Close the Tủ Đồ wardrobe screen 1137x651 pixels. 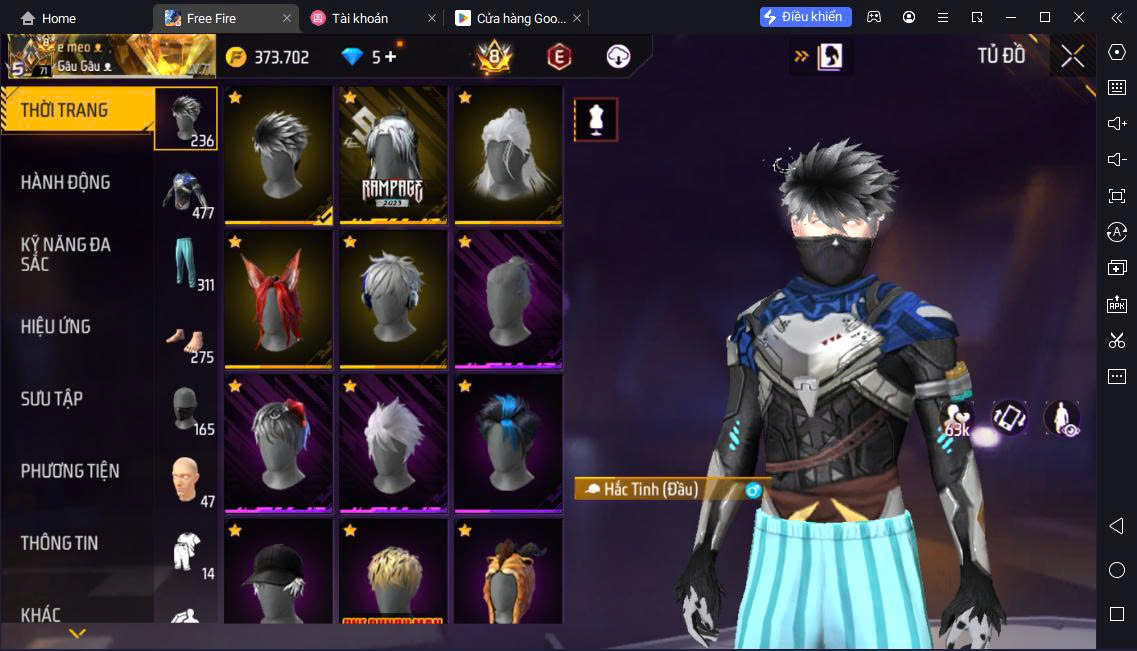(1072, 56)
